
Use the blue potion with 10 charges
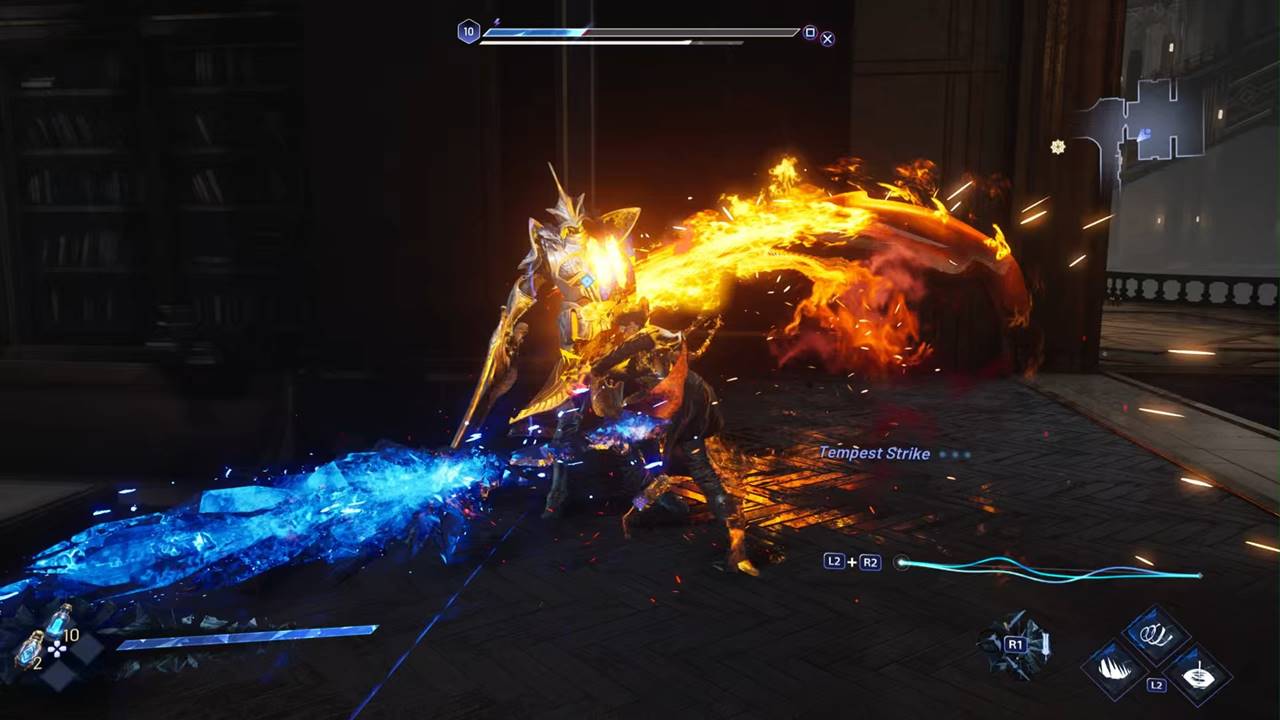(59, 620)
